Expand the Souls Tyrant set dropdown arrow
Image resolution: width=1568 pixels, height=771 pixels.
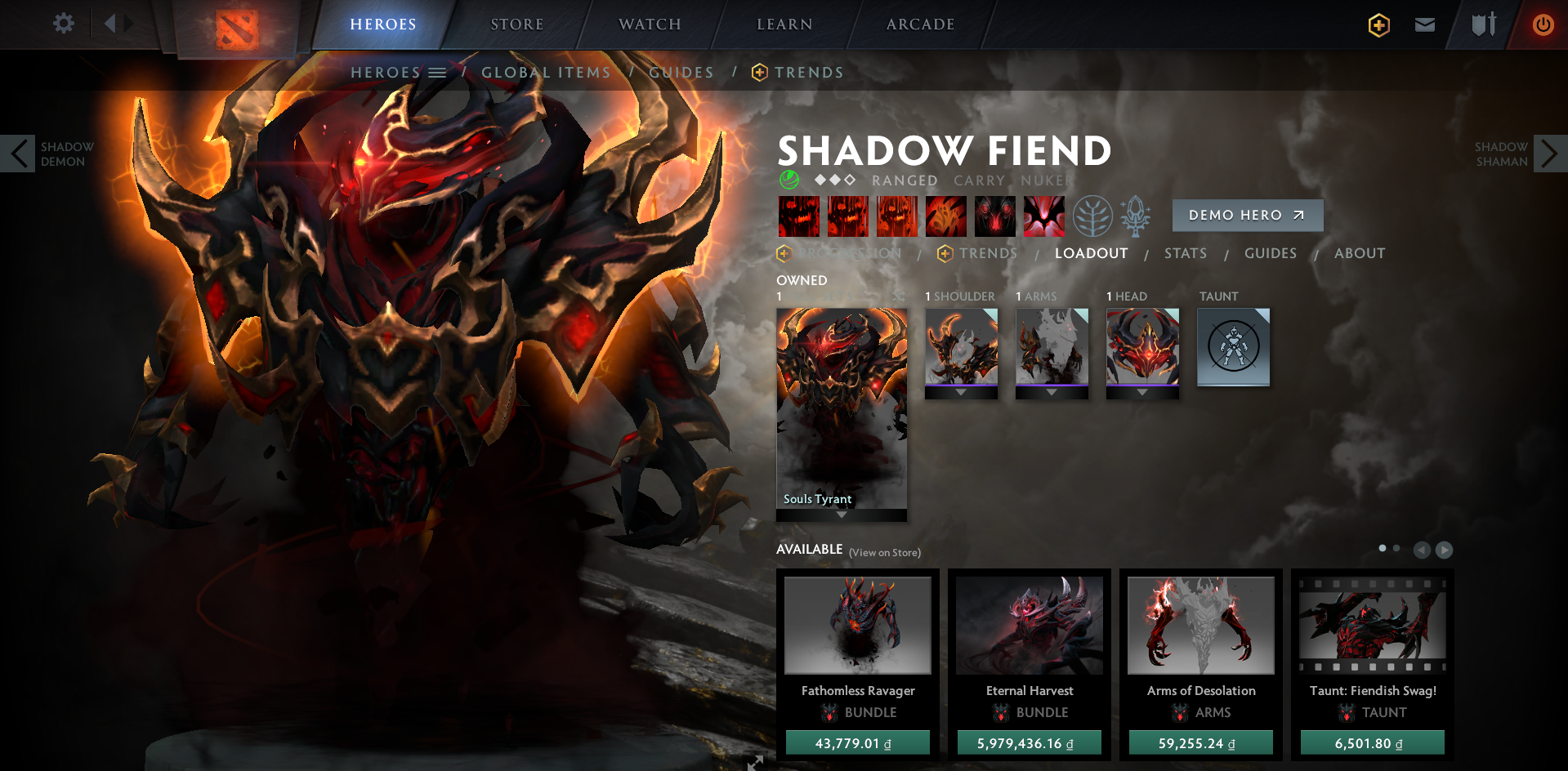point(841,515)
